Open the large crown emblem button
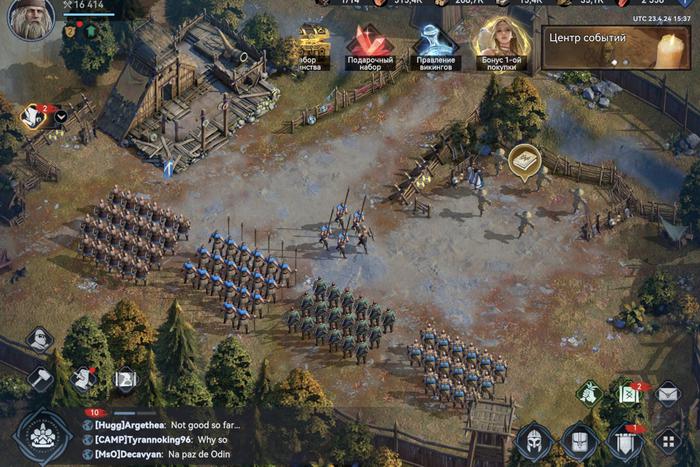The width and height of the screenshot is (700, 467). (x=44, y=437)
